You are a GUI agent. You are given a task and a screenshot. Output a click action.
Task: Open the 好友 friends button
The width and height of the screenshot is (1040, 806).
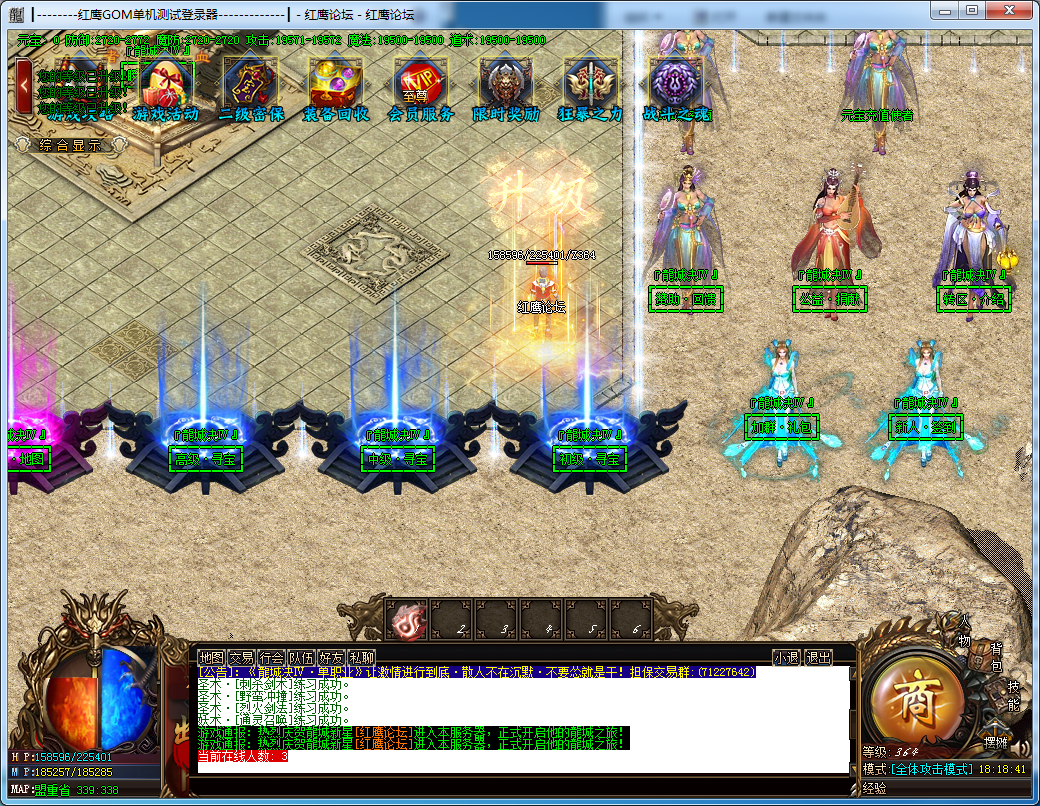click(x=331, y=657)
